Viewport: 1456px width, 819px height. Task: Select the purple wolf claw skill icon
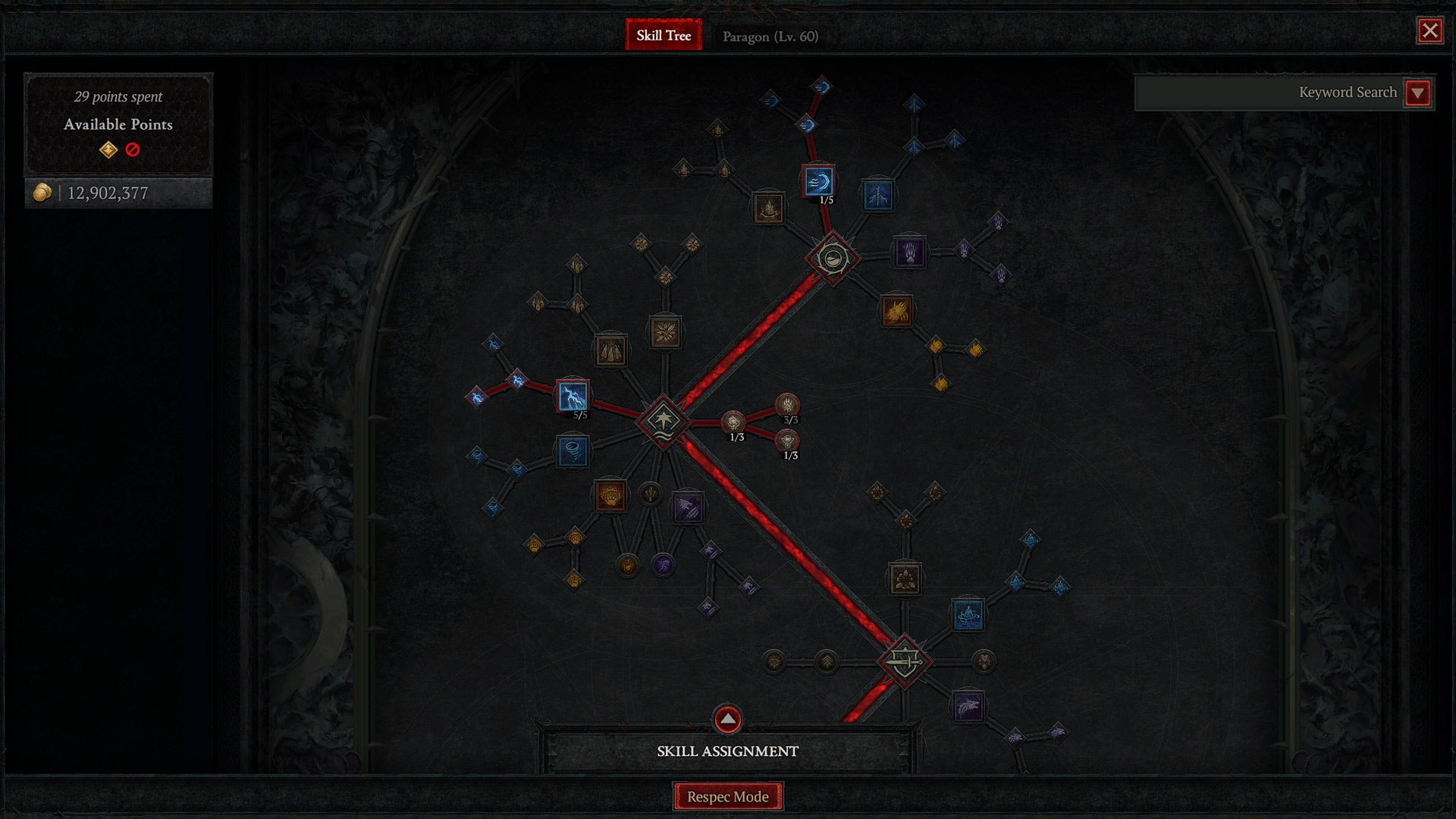coord(688,508)
